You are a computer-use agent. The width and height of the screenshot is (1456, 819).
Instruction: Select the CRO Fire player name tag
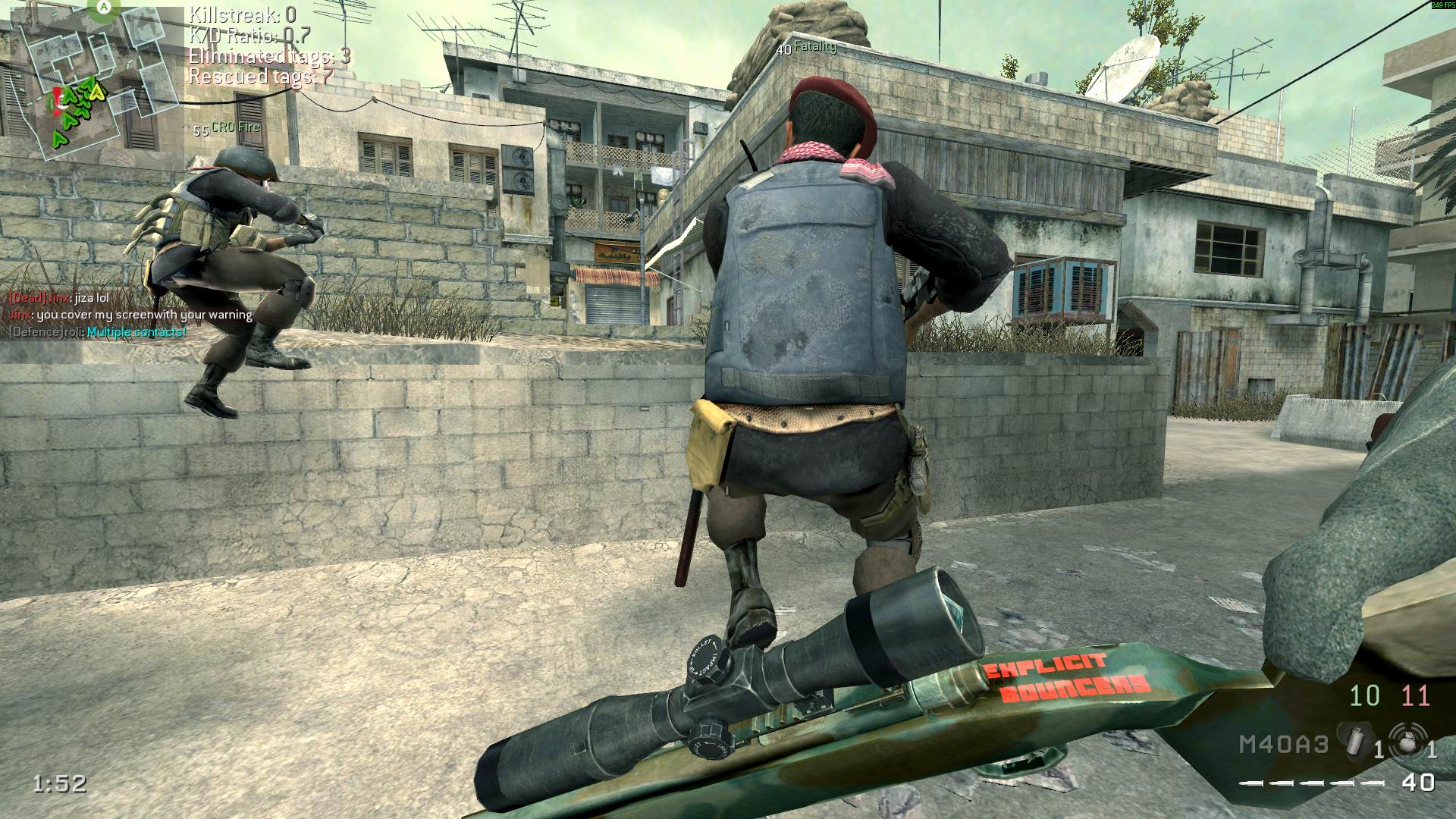tap(227, 128)
